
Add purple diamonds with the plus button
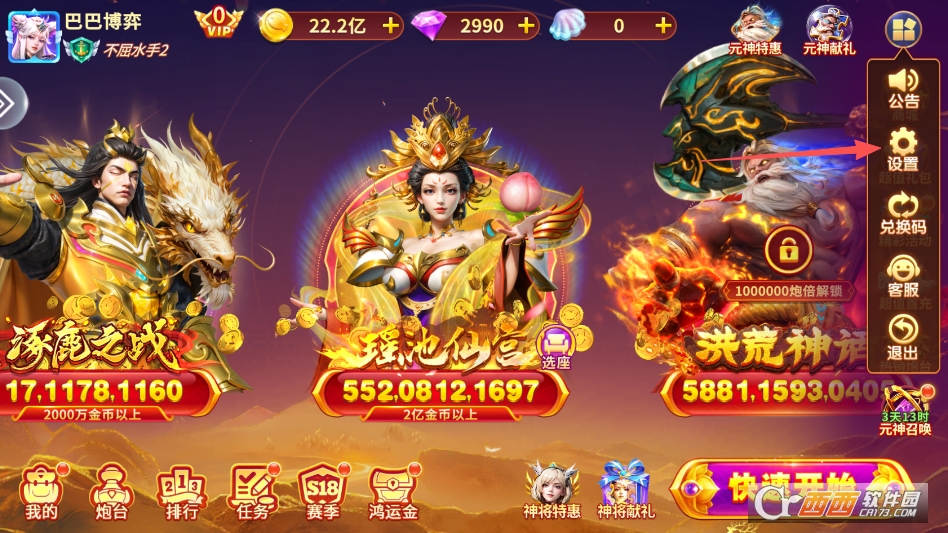(x=525, y=26)
